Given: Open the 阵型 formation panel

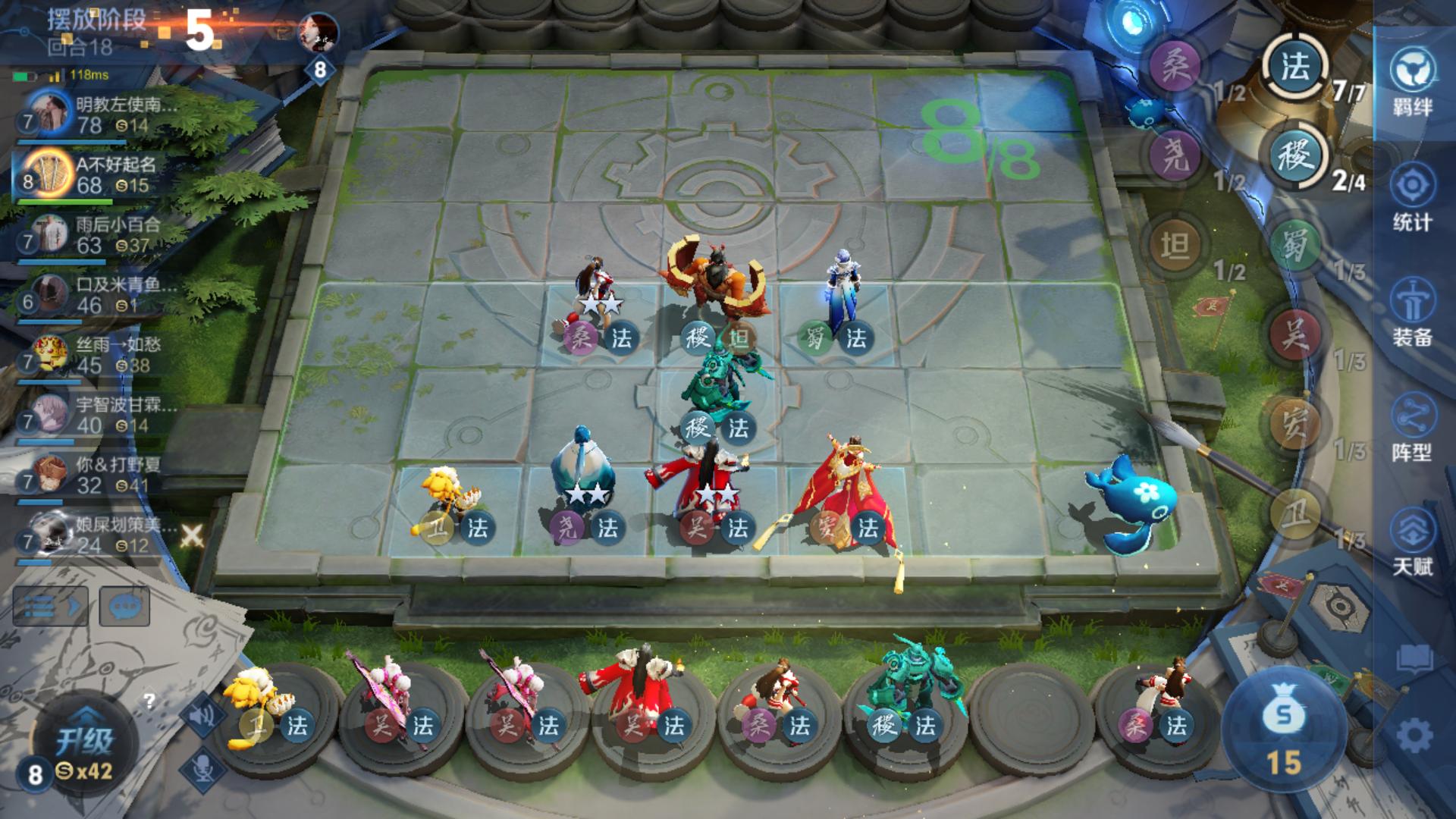Looking at the screenshot, I should coord(1412,427).
